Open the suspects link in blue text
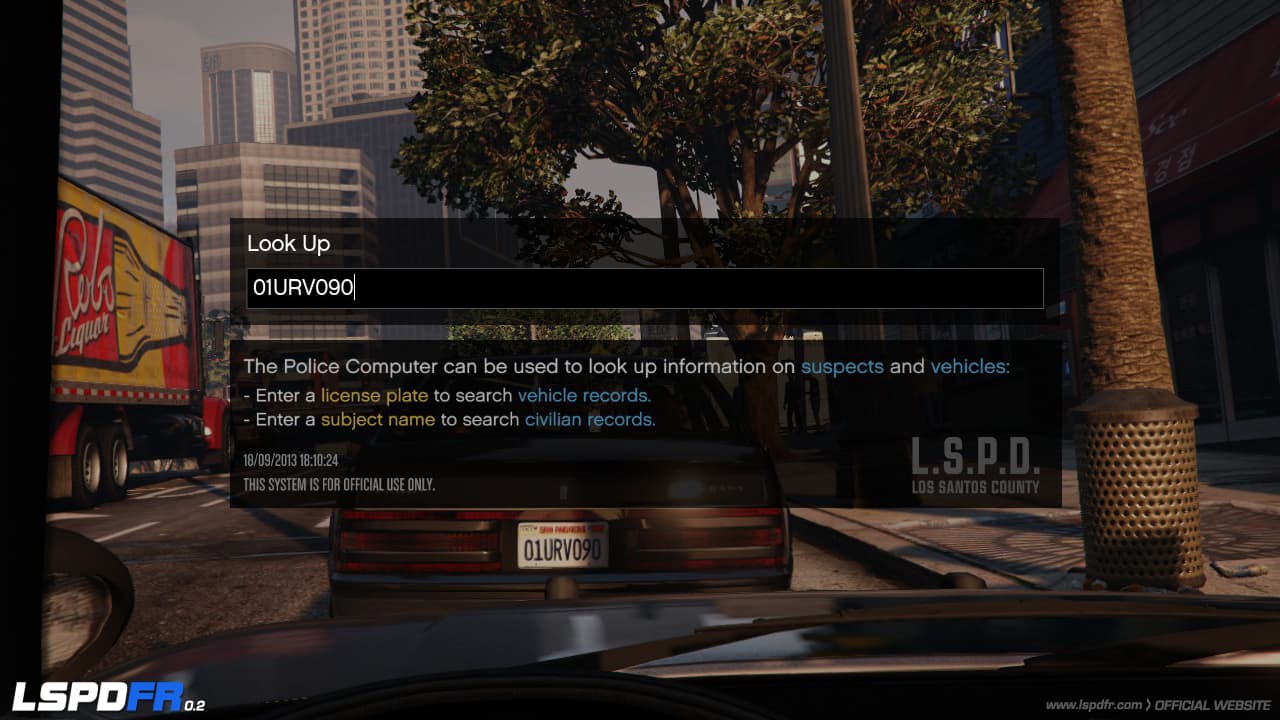The image size is (1280, 720). 843,367
